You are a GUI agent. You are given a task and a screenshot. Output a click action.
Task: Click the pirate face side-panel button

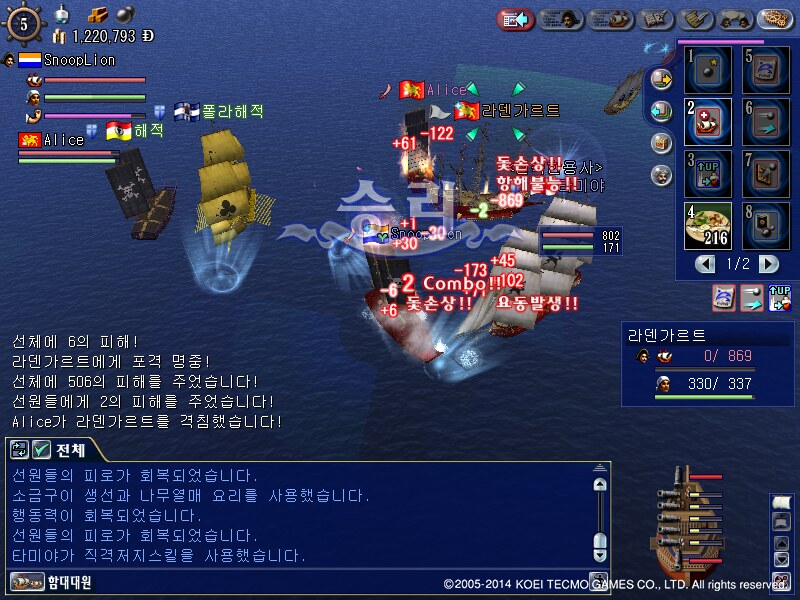click(x=660, y=175)
